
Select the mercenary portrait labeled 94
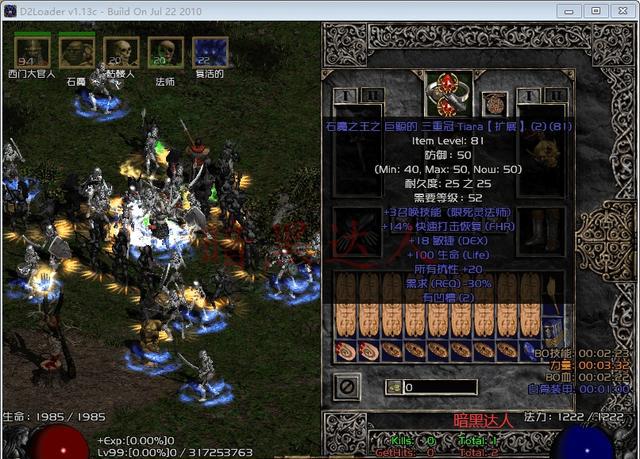tap(31, 50)
